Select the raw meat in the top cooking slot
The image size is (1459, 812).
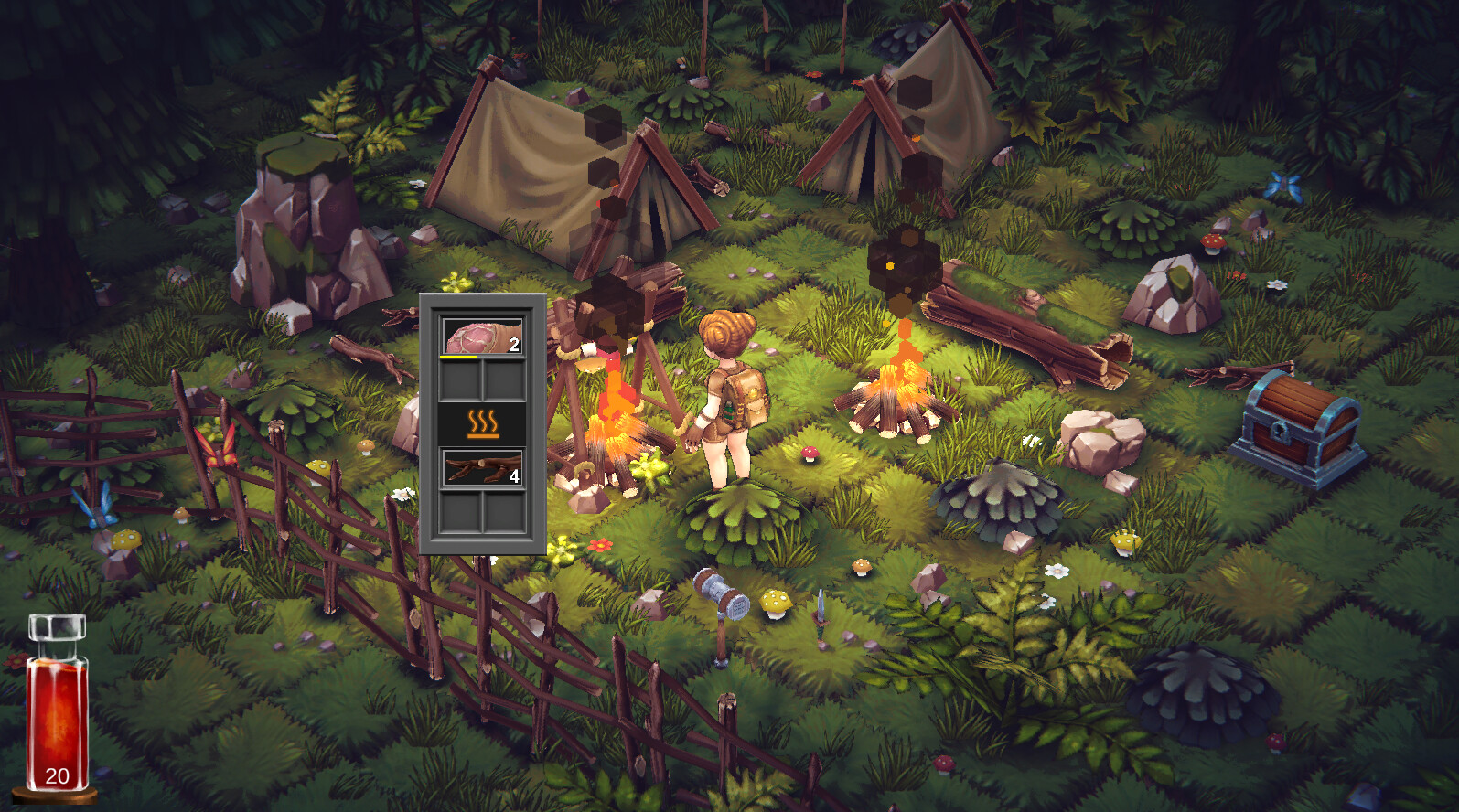pyautogui.click(x=482, y=336)
